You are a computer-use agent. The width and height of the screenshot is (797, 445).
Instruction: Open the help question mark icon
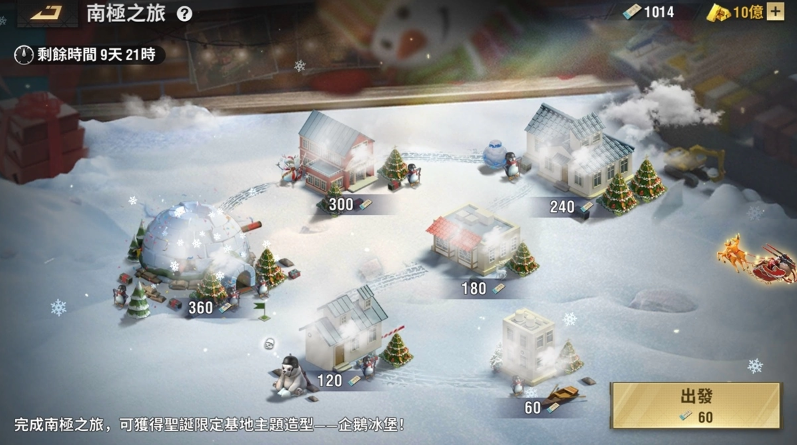184,13
